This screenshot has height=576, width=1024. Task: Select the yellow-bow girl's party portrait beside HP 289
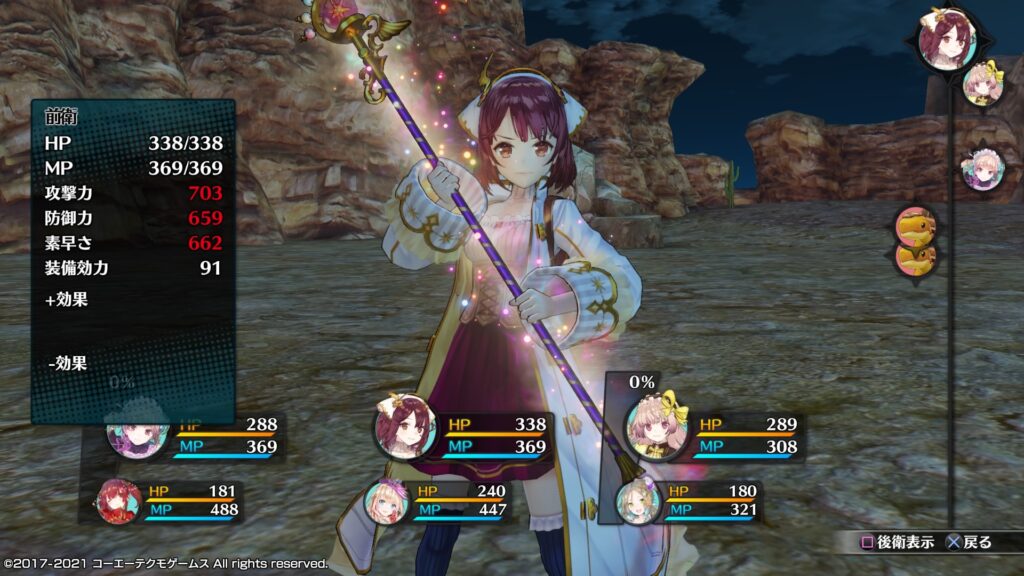coord(656,425)
